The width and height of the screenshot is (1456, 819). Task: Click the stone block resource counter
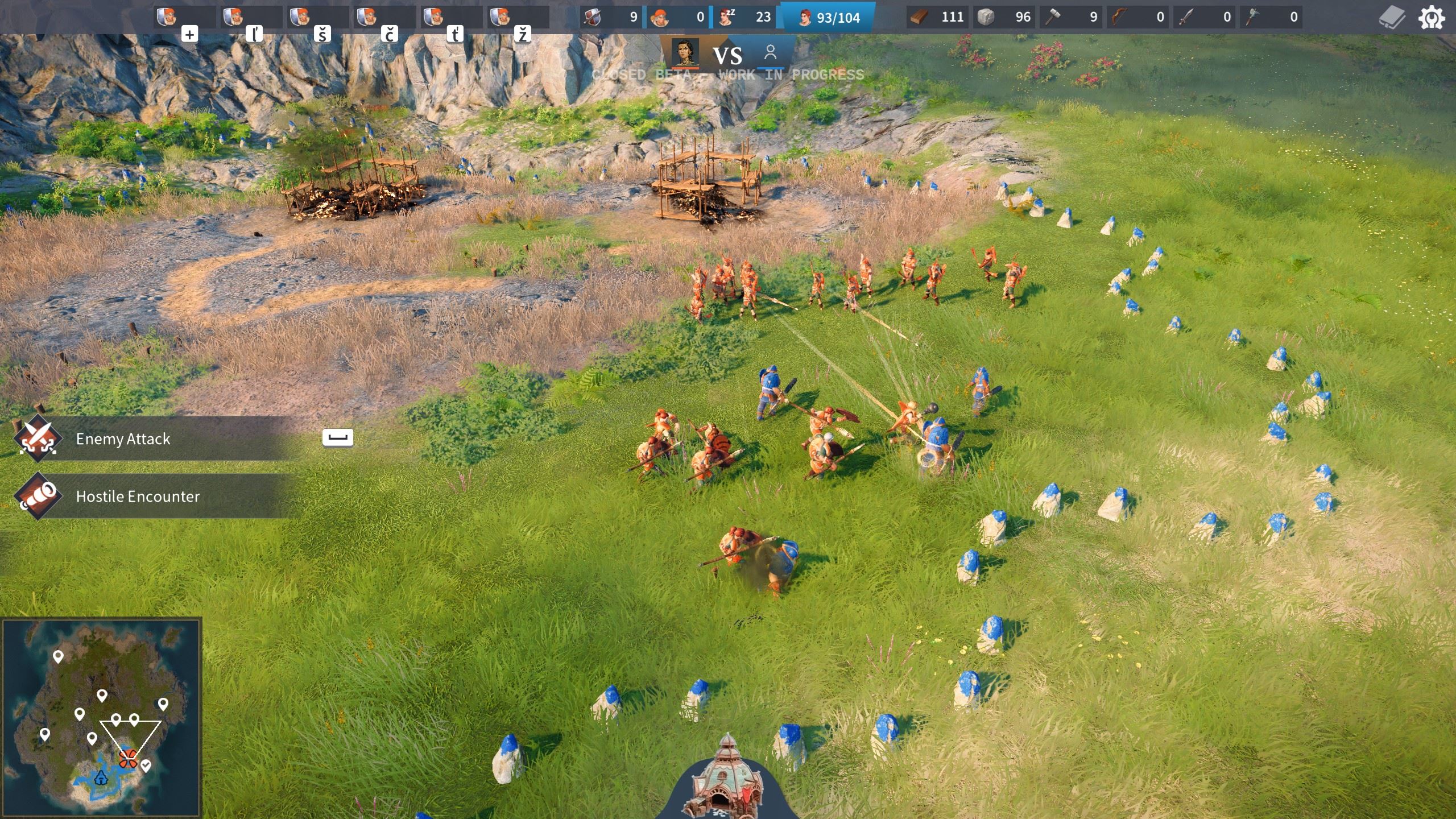[1003, 18]
